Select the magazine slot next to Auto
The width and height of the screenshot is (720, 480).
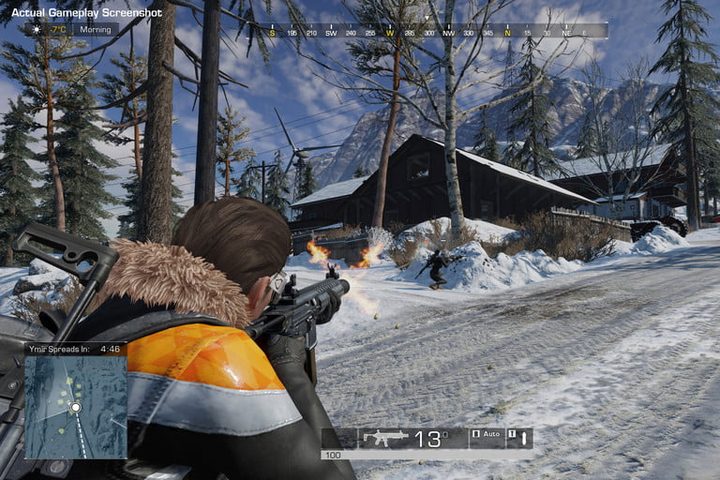coord(520,438)
